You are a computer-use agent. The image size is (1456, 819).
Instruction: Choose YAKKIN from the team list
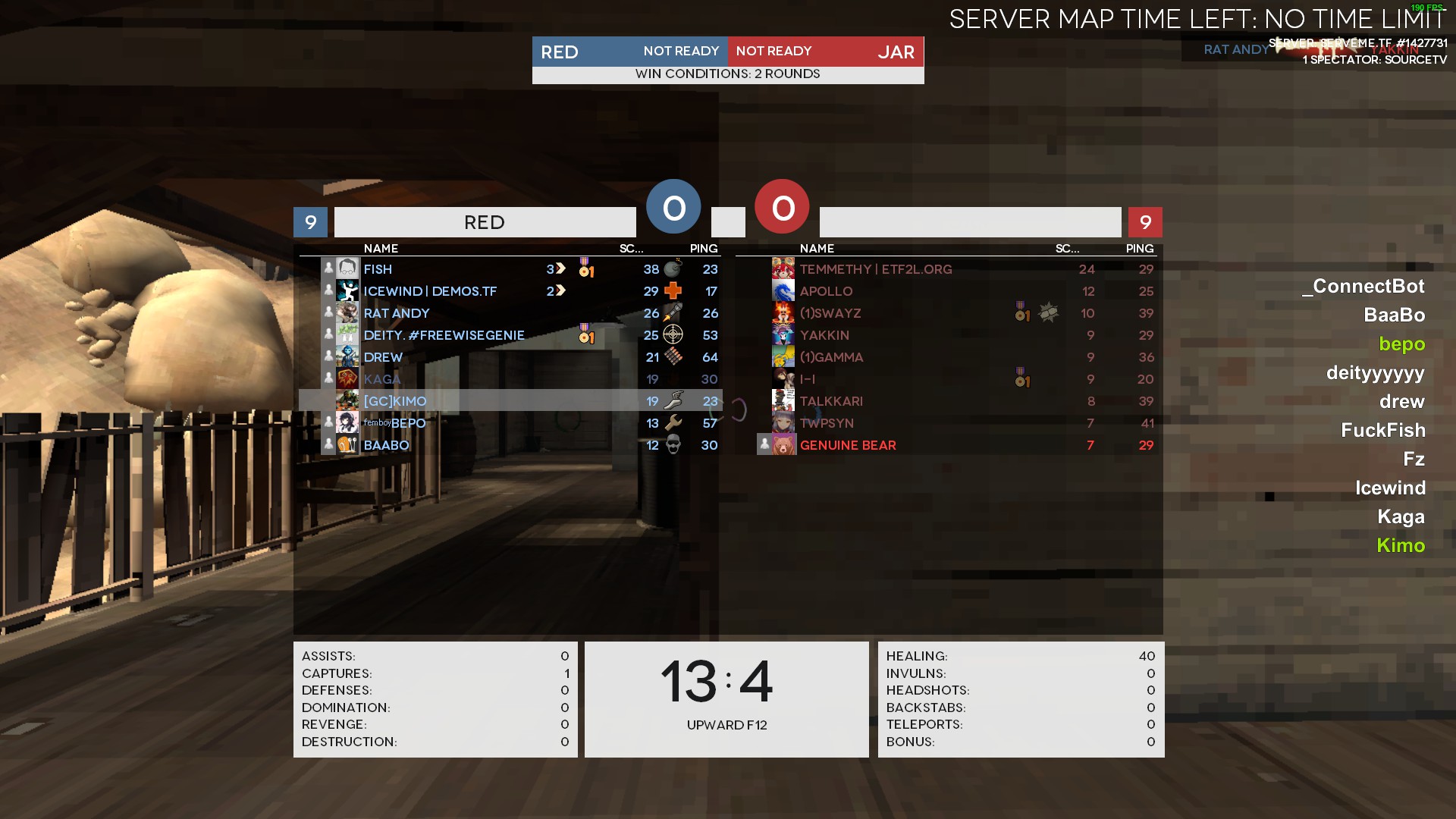click(824, 335)
